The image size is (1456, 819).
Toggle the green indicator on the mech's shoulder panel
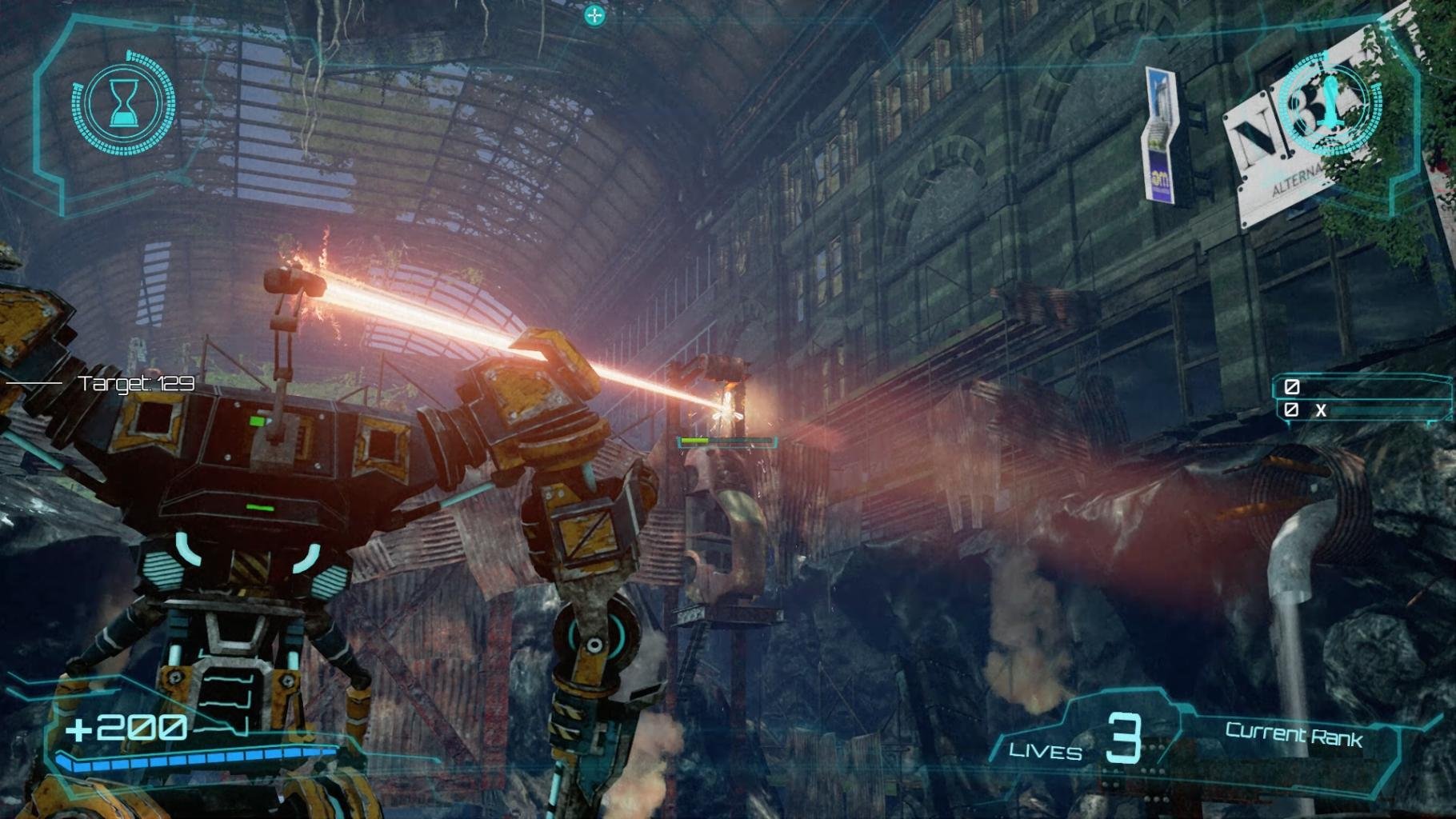click(x=258, y=507)
